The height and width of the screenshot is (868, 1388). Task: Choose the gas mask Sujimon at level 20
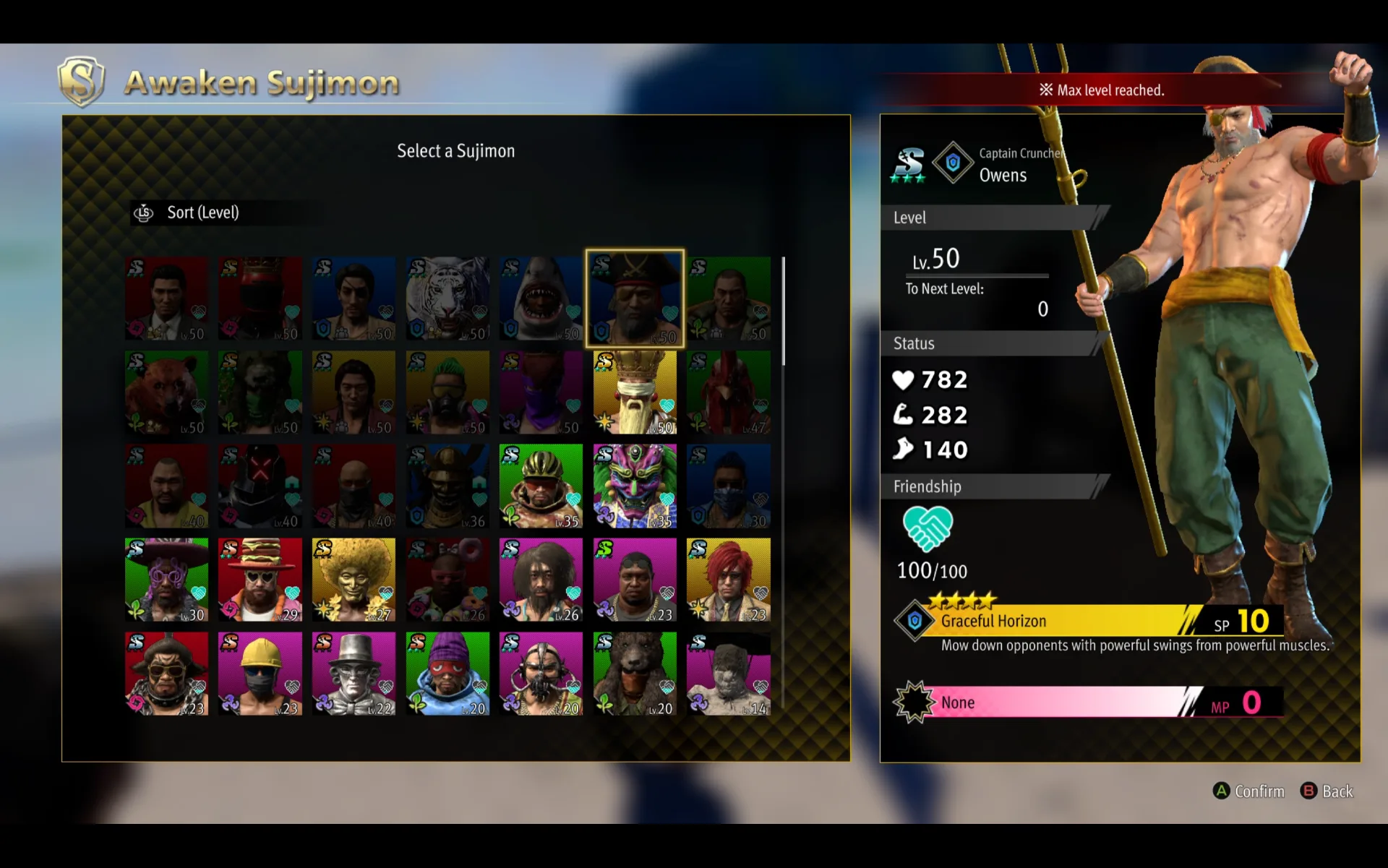541,674
